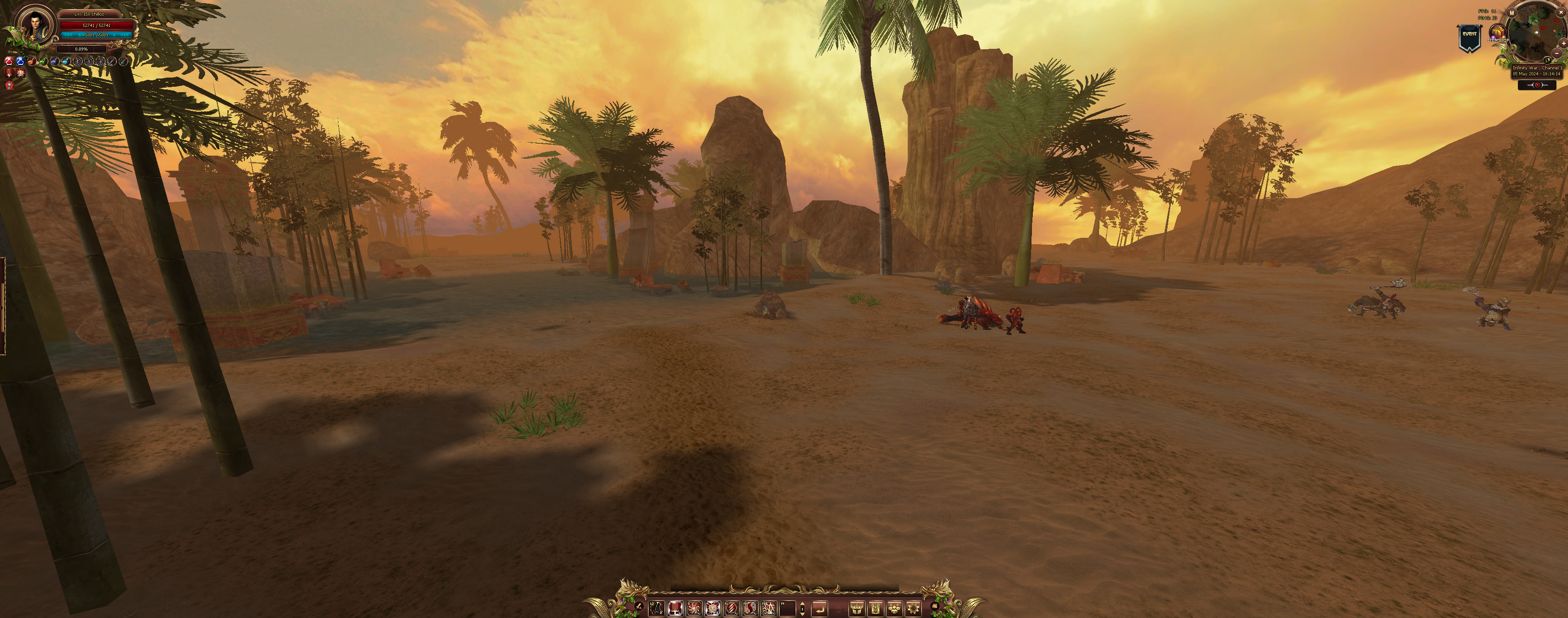This screenshot has height=618, width=1568.
Task: Open the friends group button
Action: pos(894,608)
